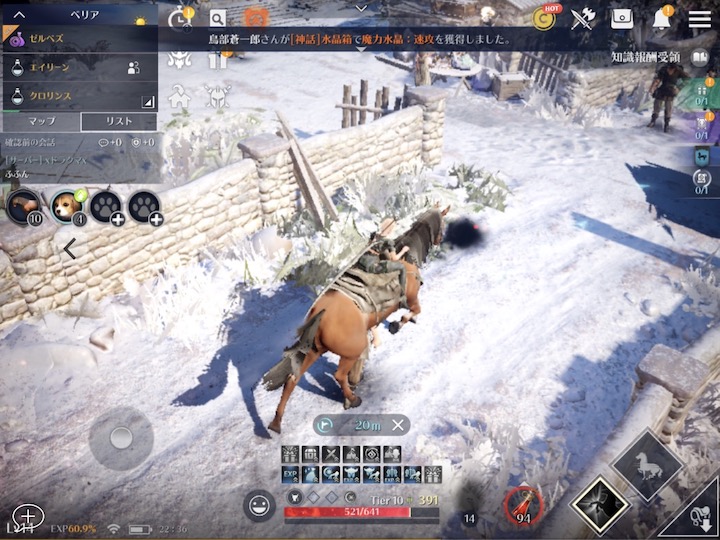Open the HOT gold coin shop

pos(545,19)
